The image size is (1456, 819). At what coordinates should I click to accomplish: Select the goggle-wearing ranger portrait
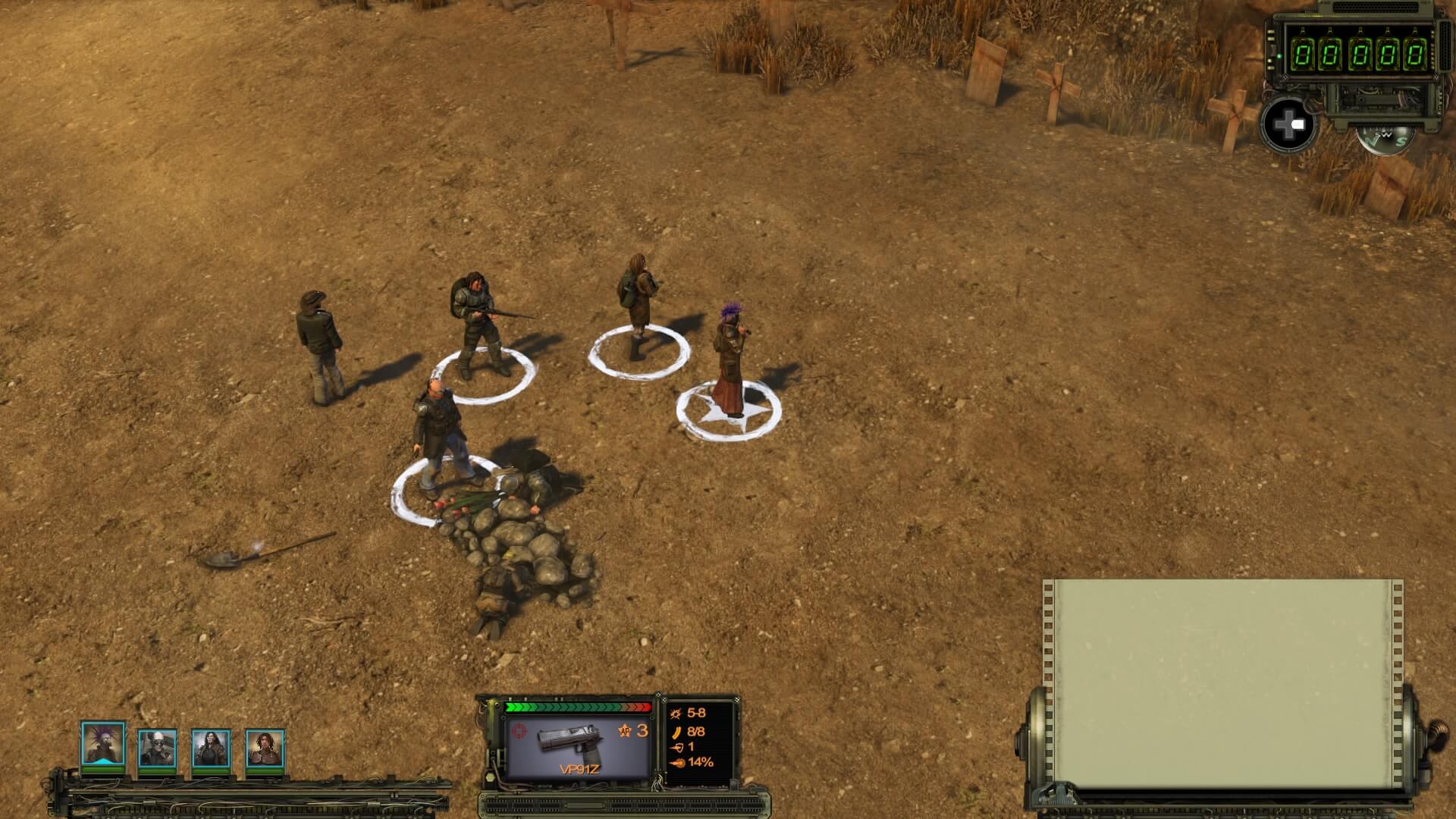(x=157, y=748)
